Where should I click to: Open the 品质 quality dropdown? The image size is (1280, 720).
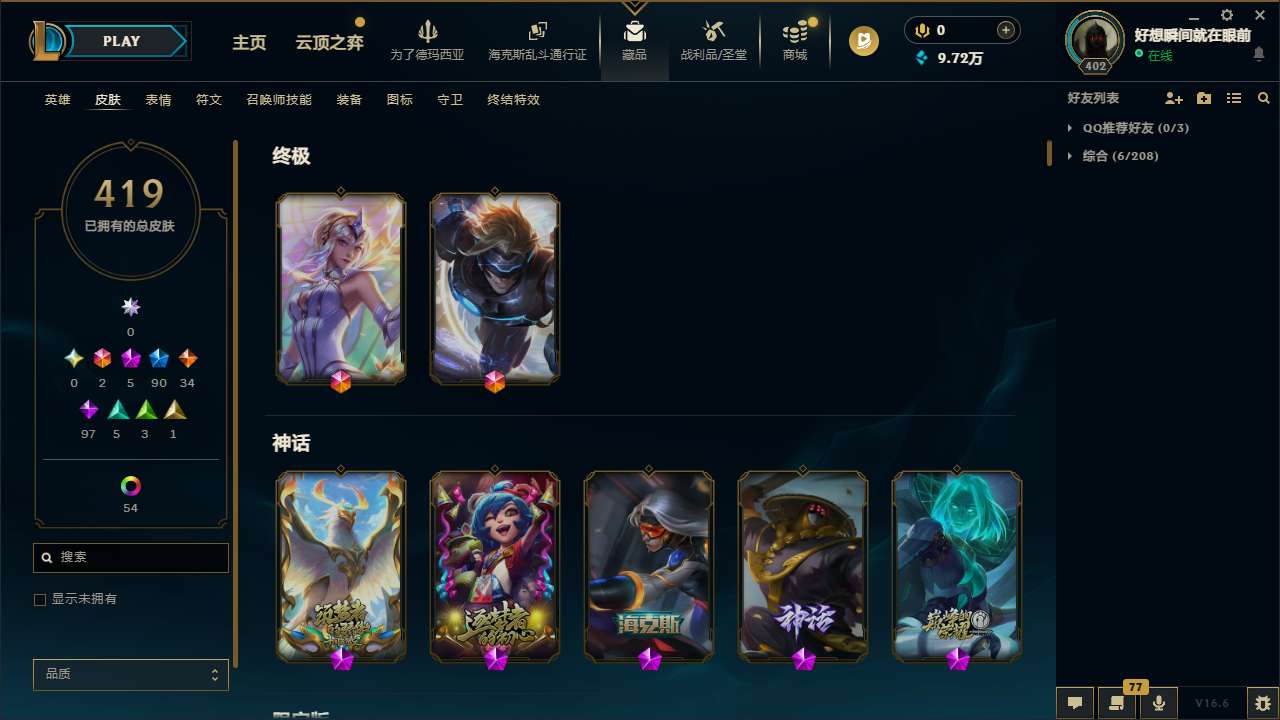pyautogui.click(x=130, y=674)
